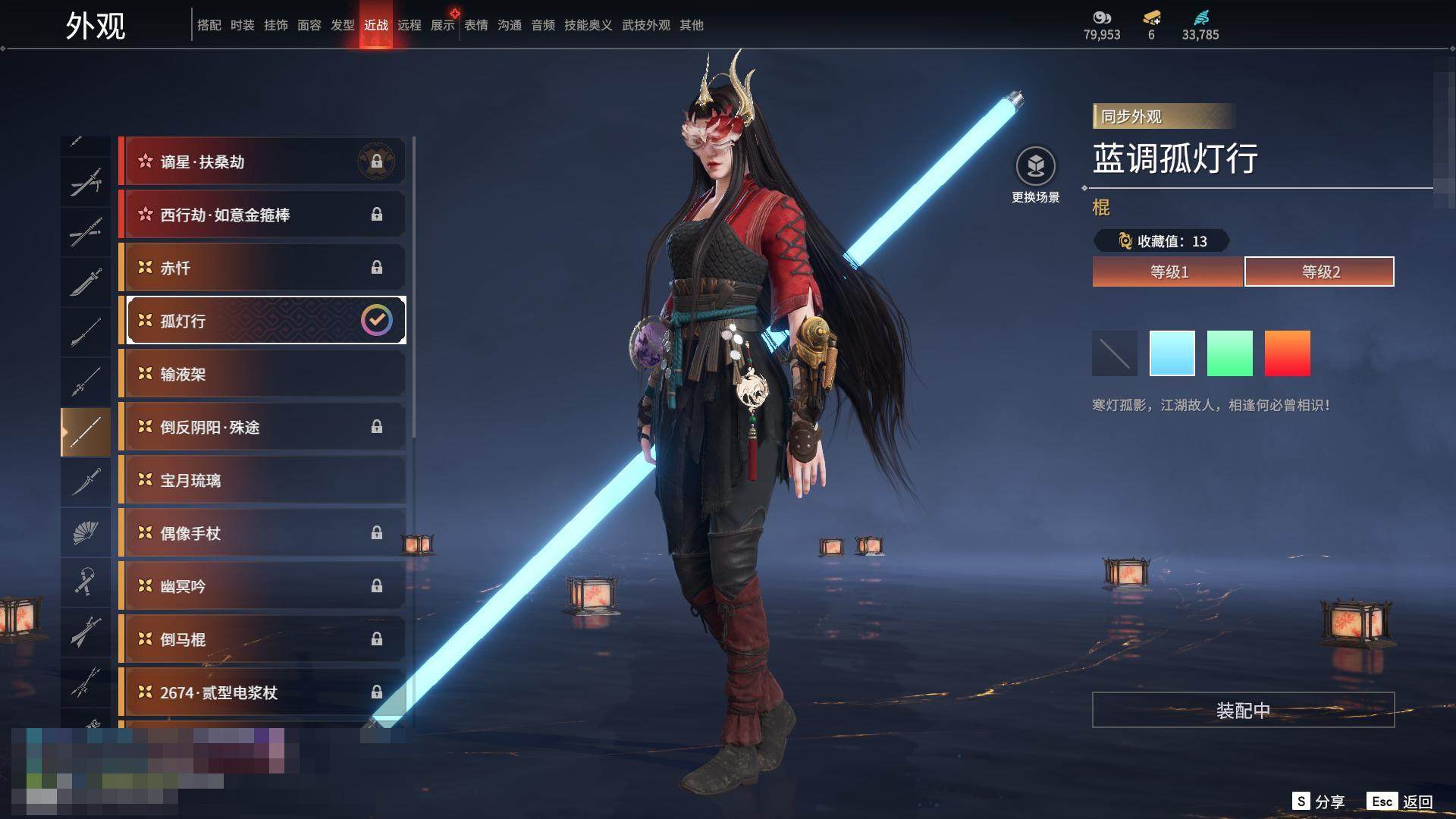Switch to the 时装 tab
The width and height of the screenshot is (1456, 819).
pos(243,25)
